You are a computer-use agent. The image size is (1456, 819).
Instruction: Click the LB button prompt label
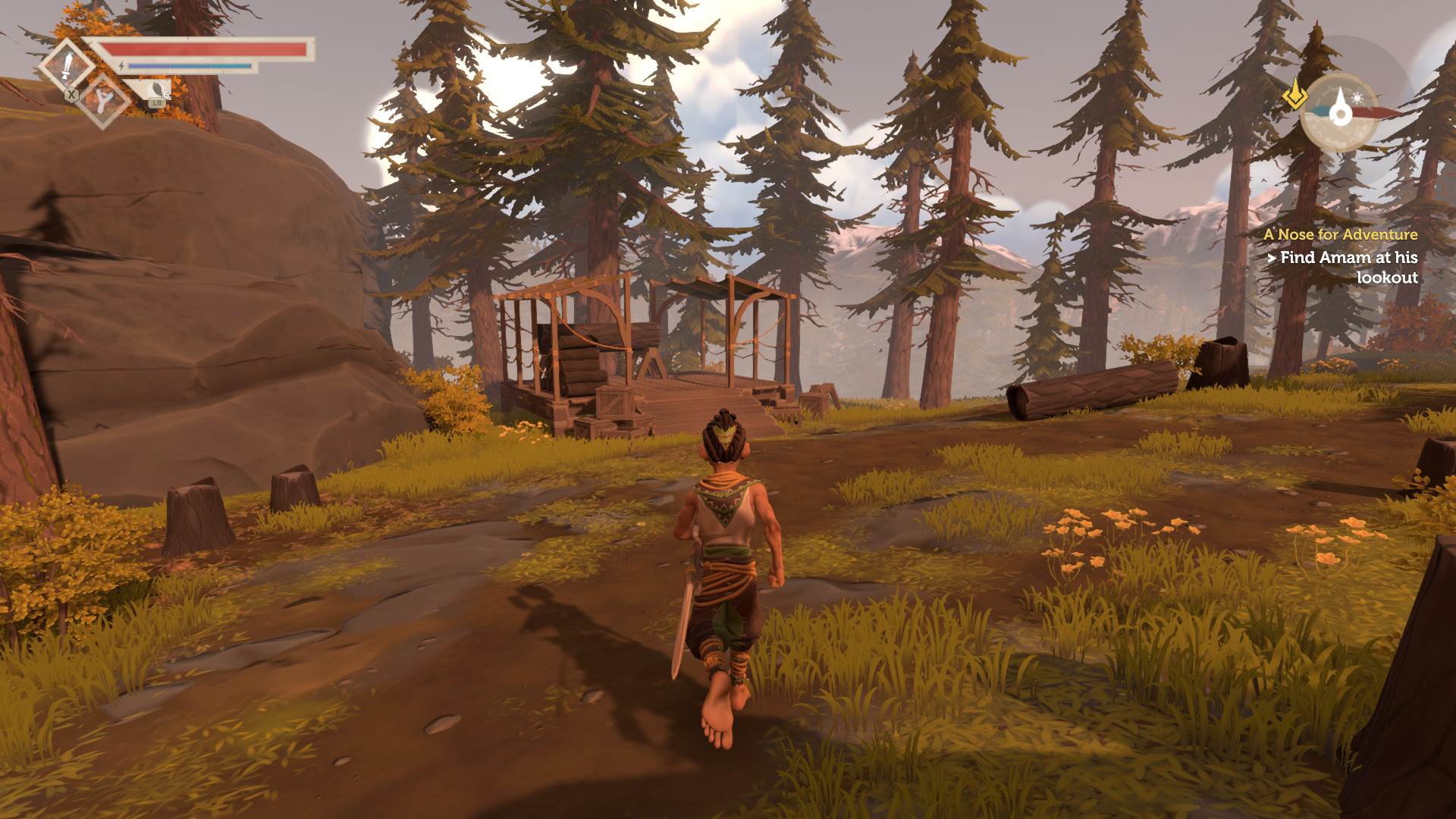pyautogui.click(x=157, y=103)
